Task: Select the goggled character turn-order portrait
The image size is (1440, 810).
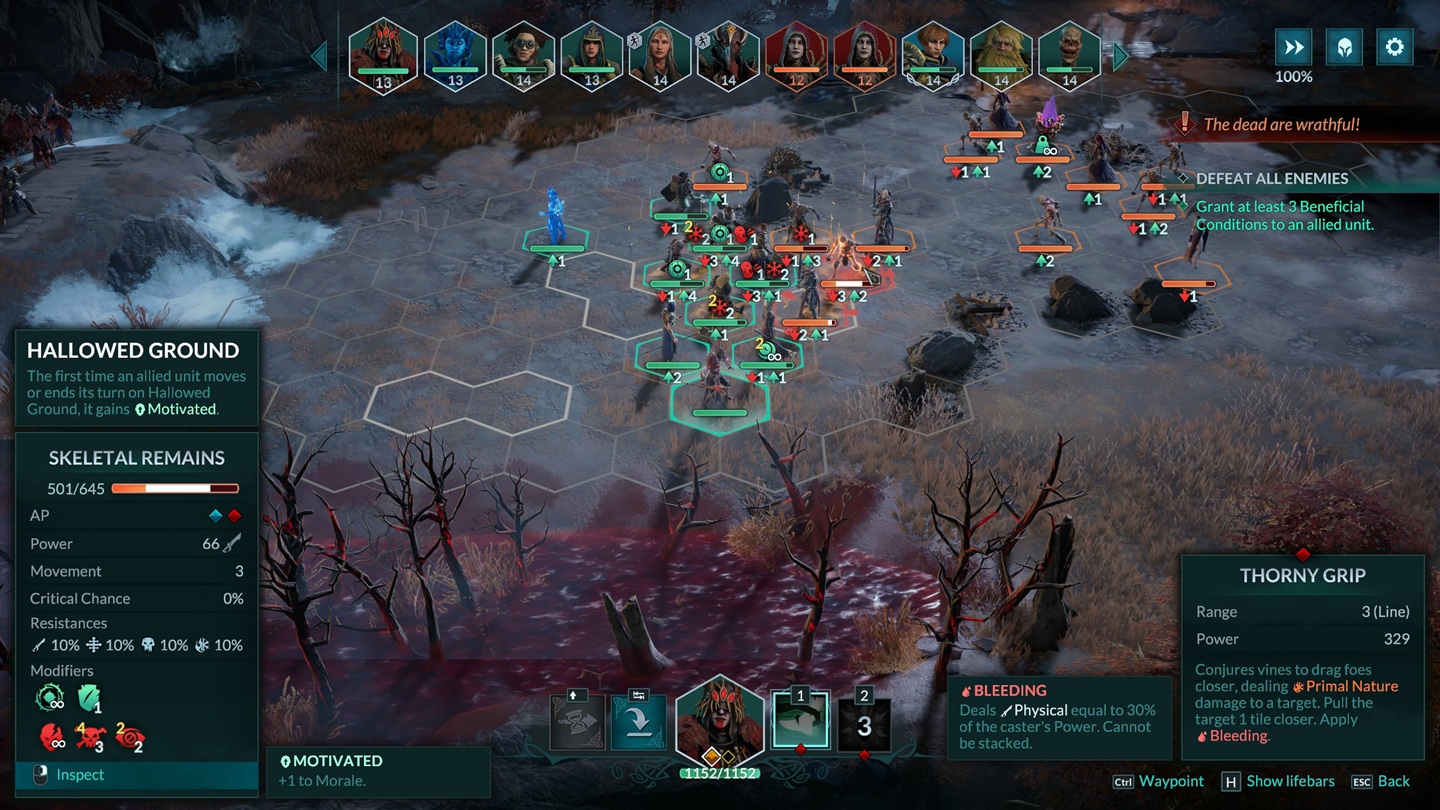Action: 523,54
